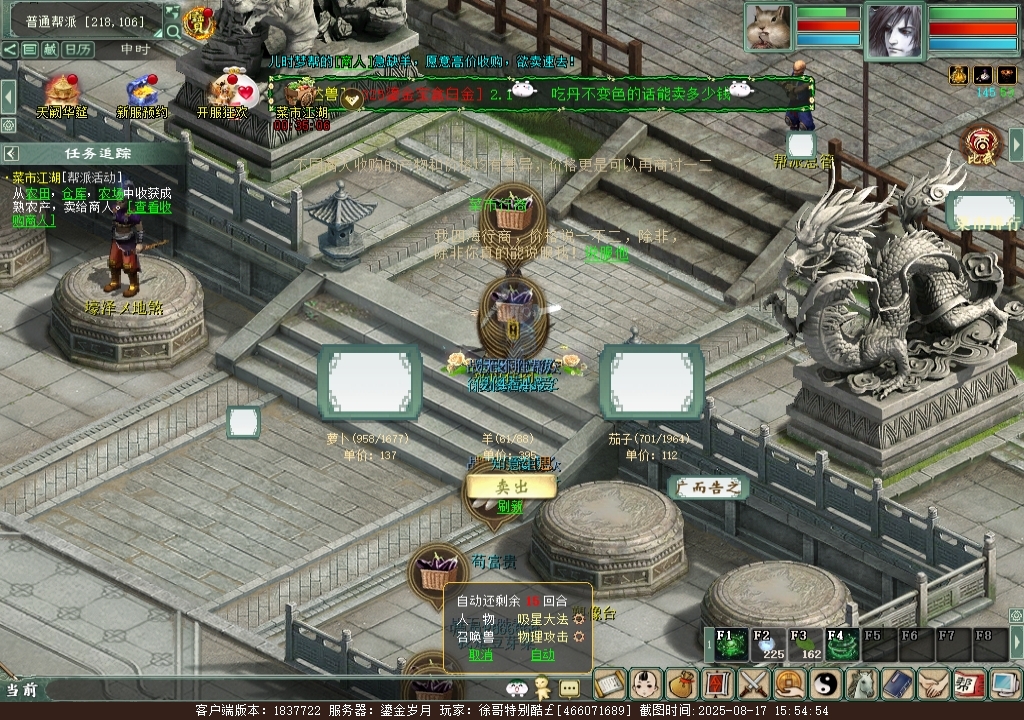Screen dimensions: 1024x720
Task: Select the hamster pet portrait
Action: click(x=767, y=26)
